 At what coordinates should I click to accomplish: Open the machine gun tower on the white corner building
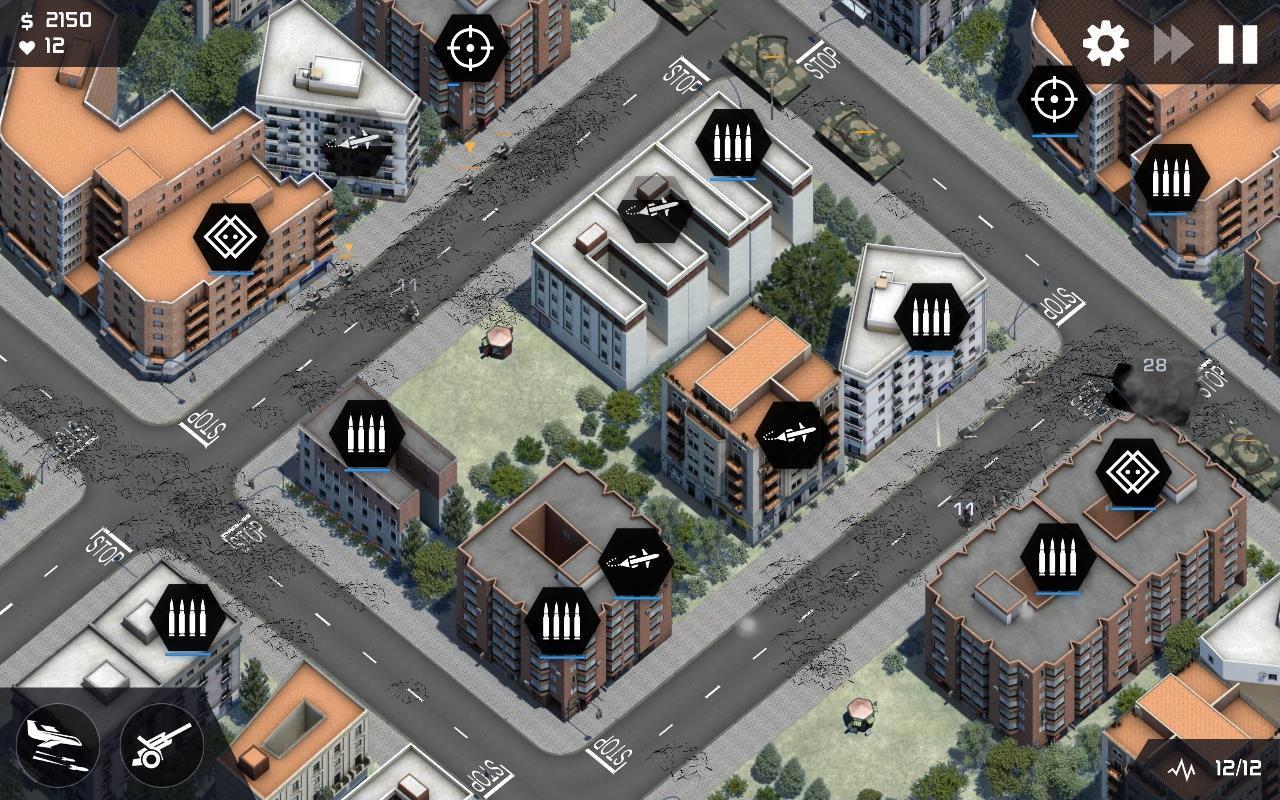pyautogui.click(x=930, y=318)
